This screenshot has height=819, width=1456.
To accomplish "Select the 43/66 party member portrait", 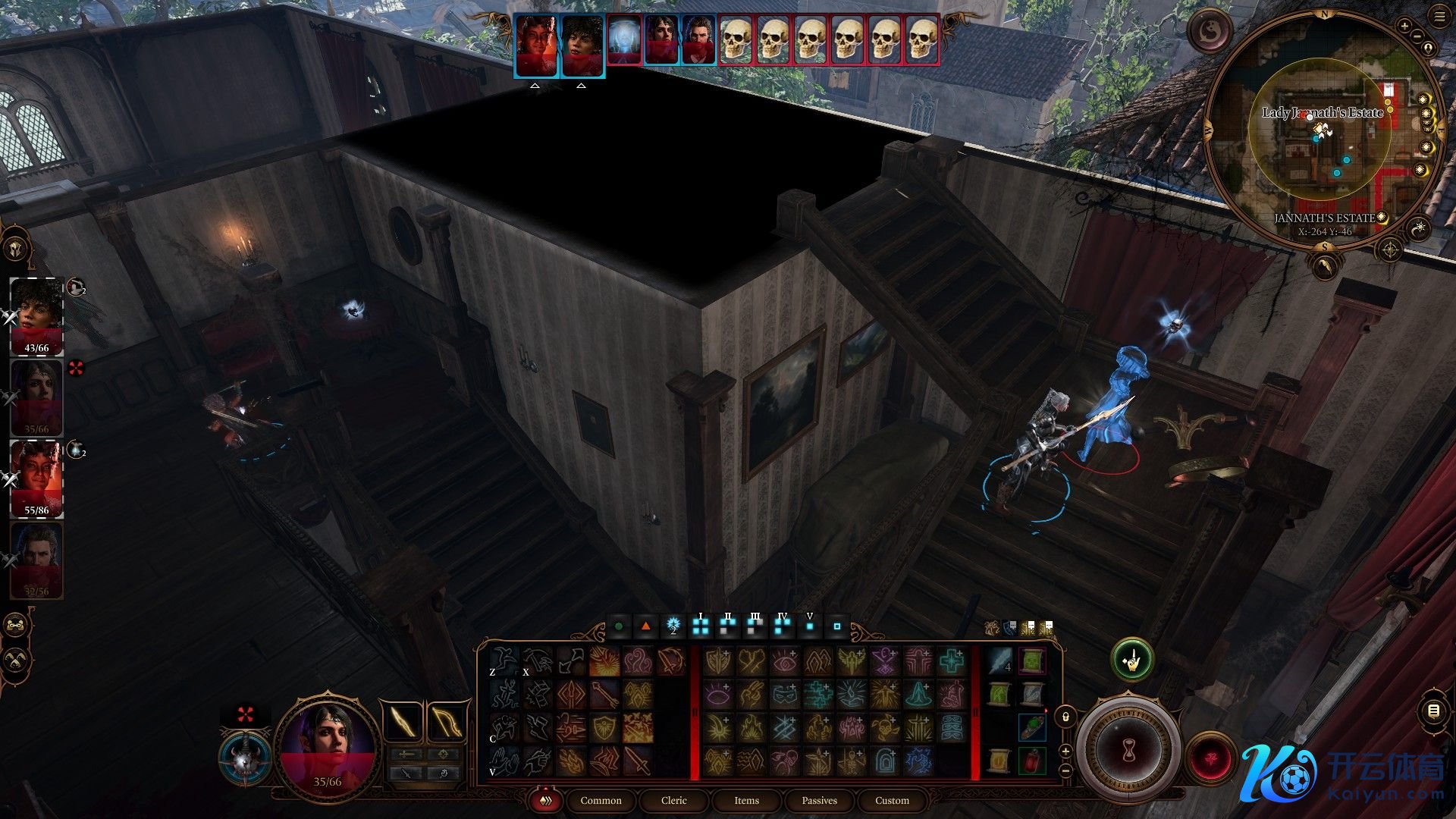I will pos(36,316).
